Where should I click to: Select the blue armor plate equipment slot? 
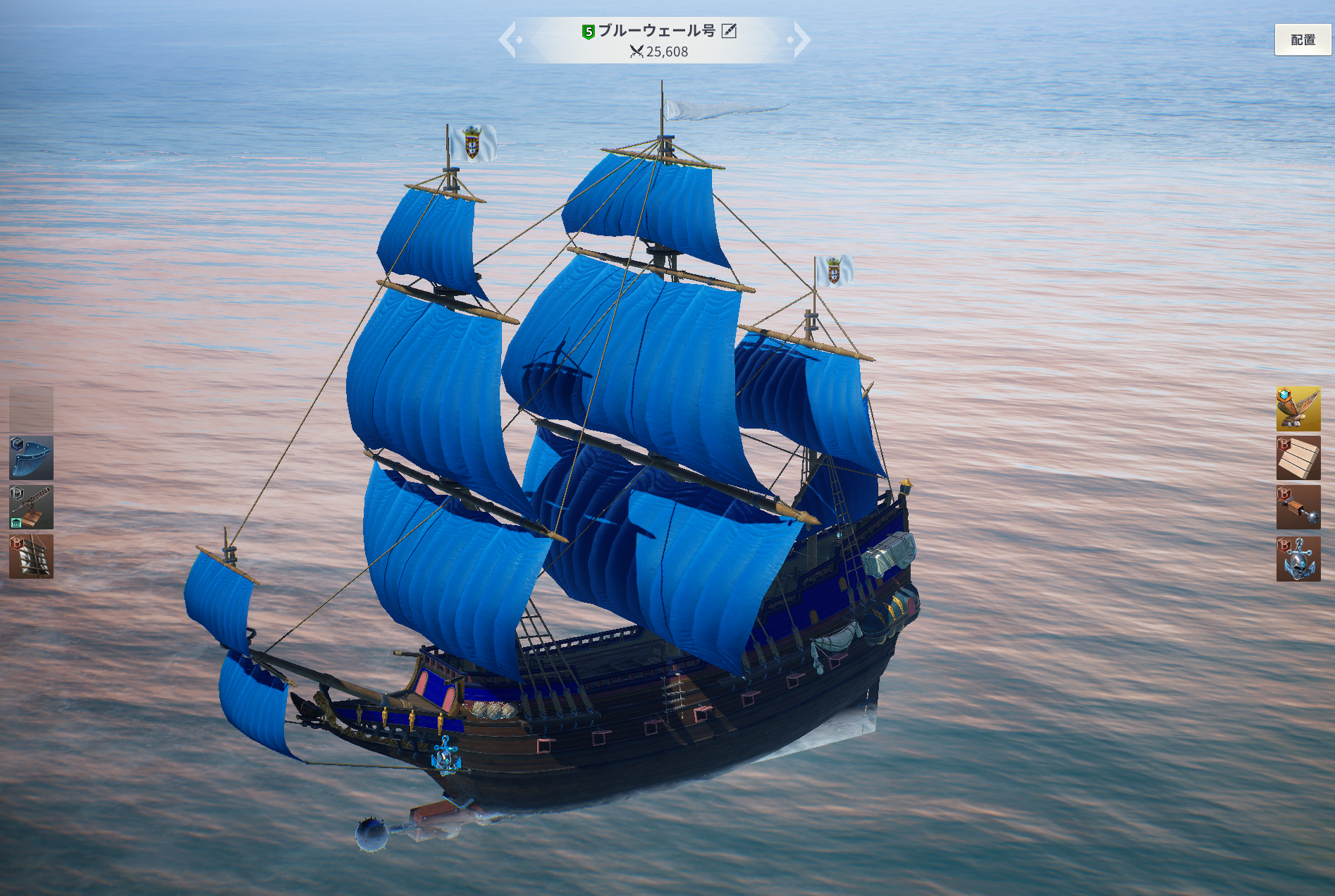coord(31,458)
